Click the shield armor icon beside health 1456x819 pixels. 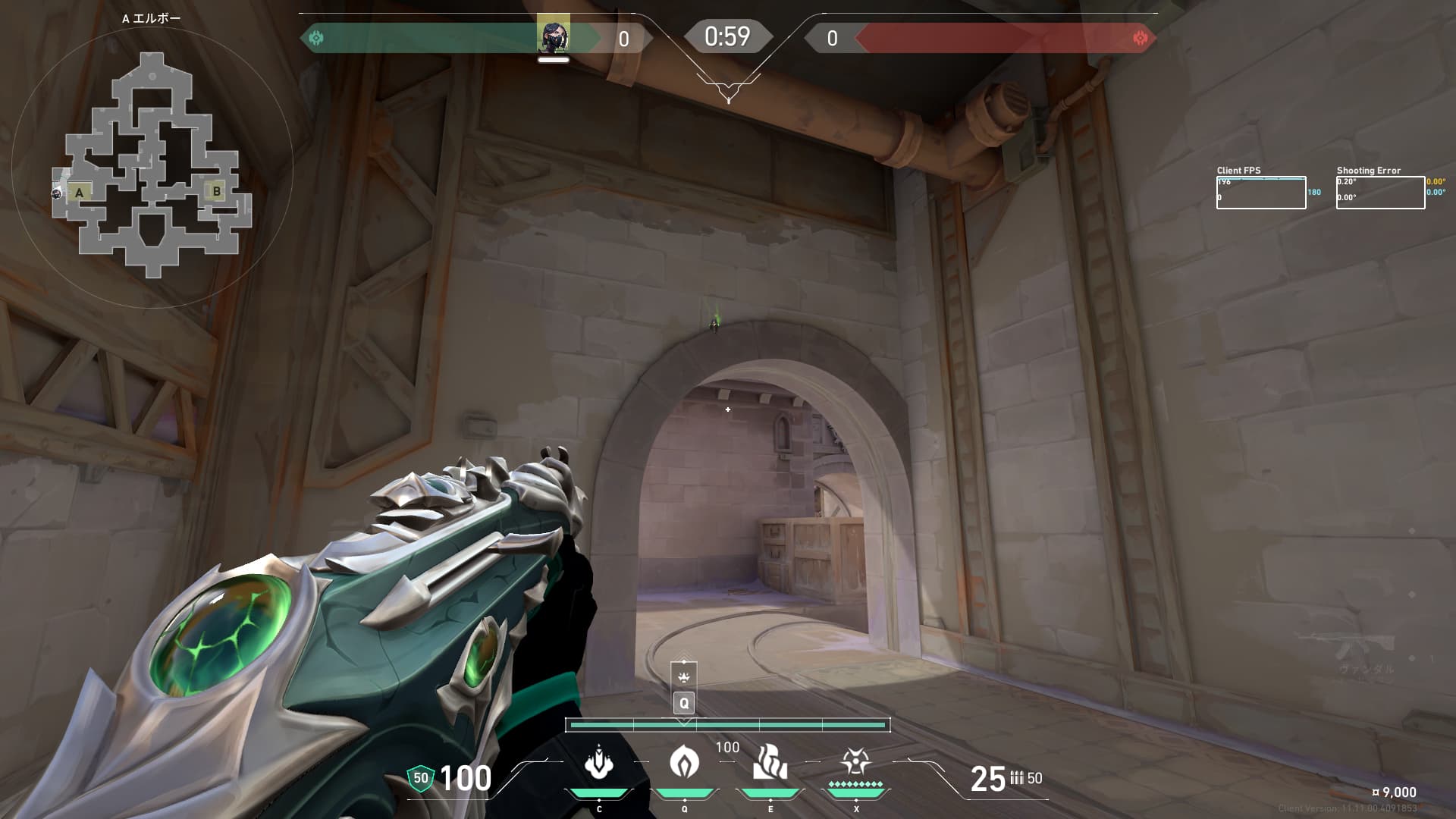pos(420,778)
